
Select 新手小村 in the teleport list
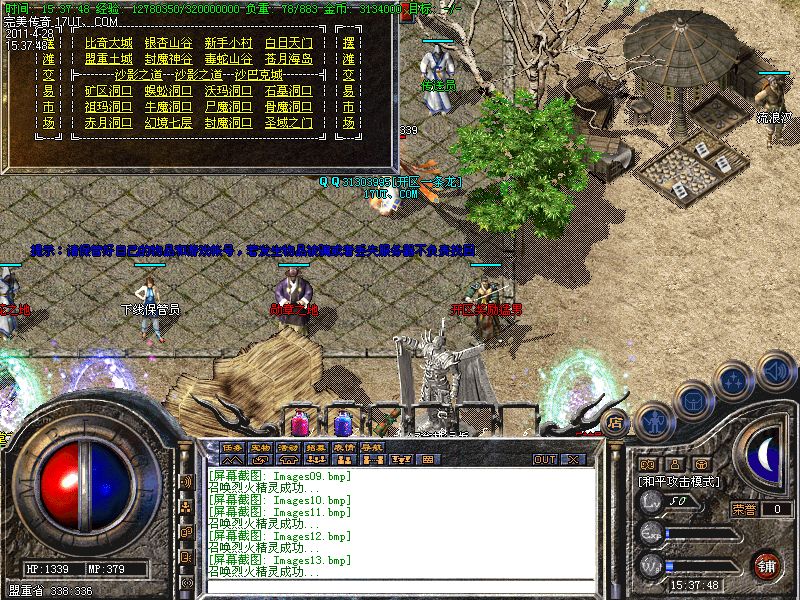pyautogui.click(x=228, y=43)
